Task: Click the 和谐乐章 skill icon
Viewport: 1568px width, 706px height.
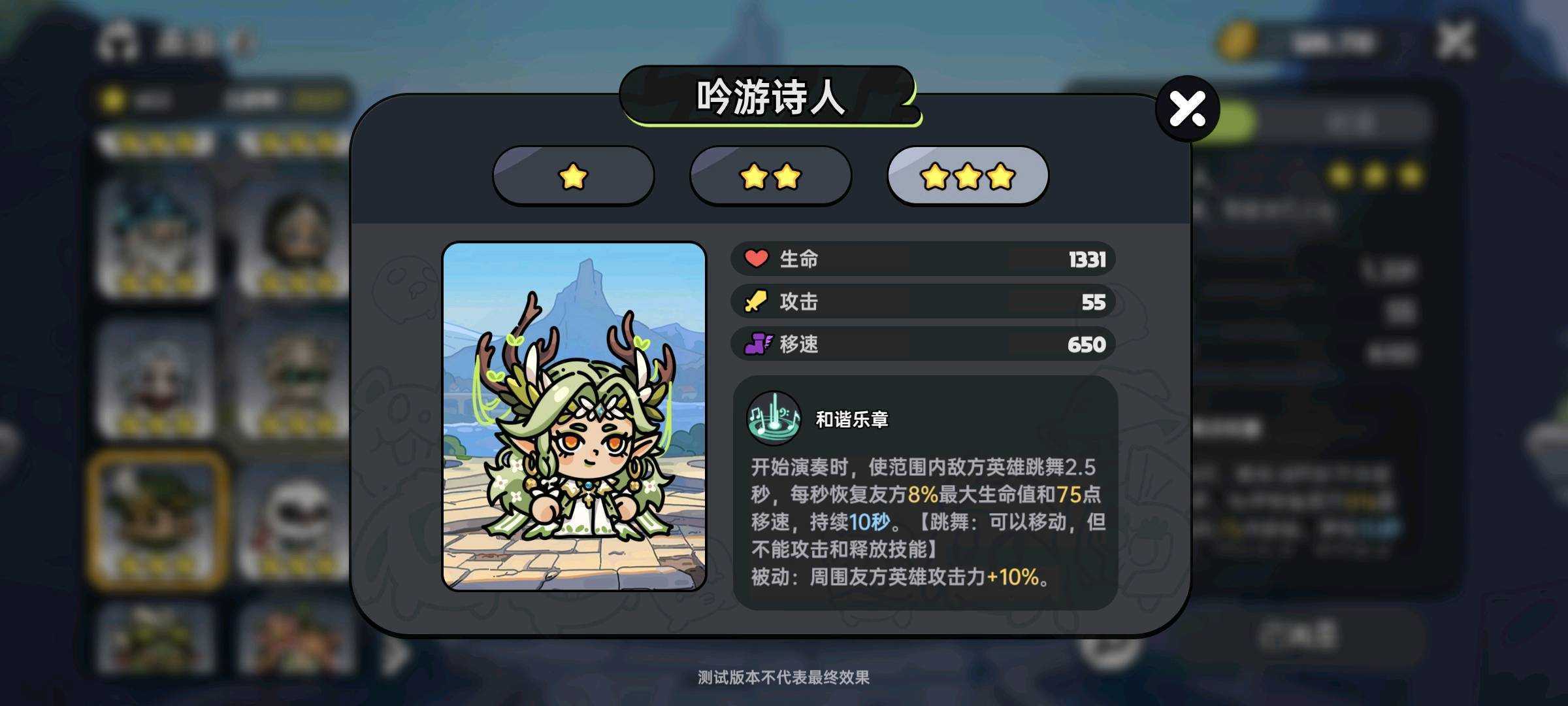Action: click(774, 417)
